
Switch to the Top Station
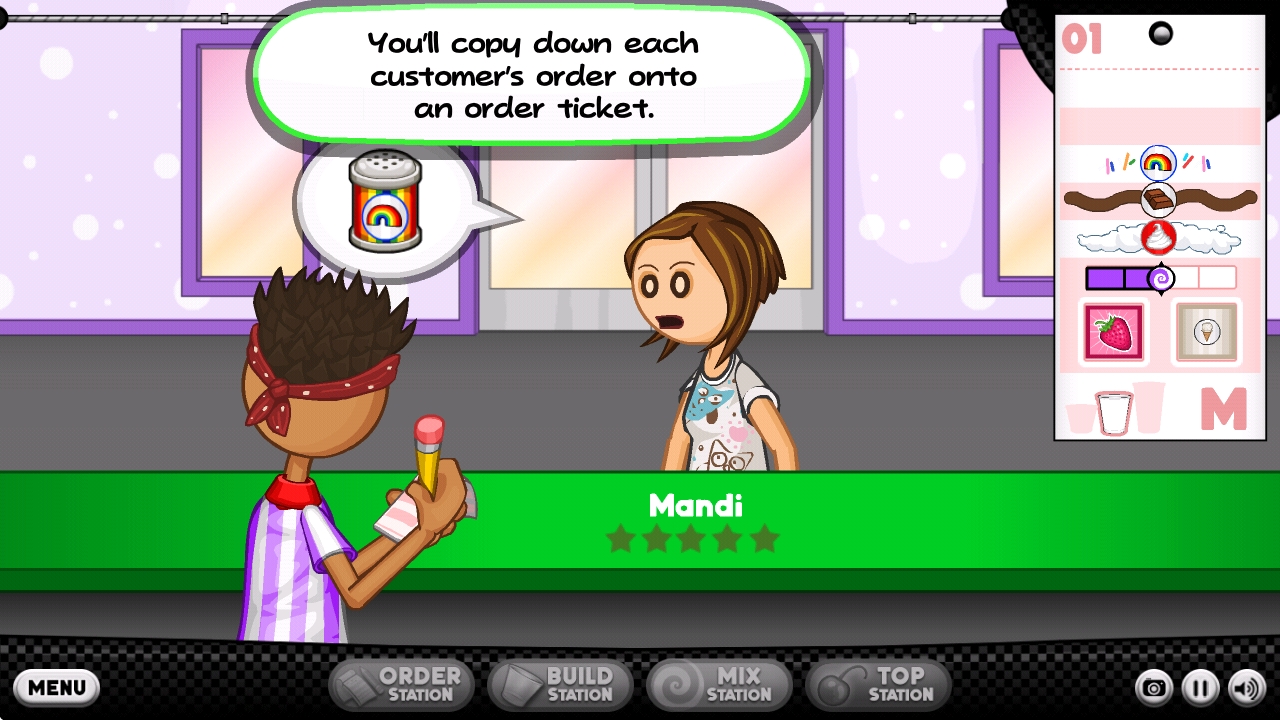tap(878, 685)
